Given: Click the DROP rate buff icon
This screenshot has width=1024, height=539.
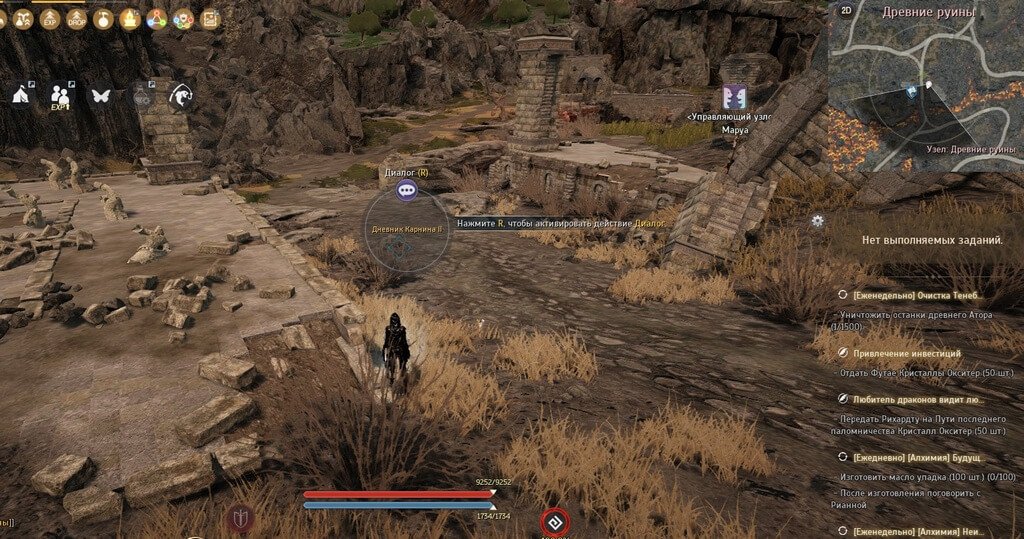Looking at the screenshot, I should [75, 18].
